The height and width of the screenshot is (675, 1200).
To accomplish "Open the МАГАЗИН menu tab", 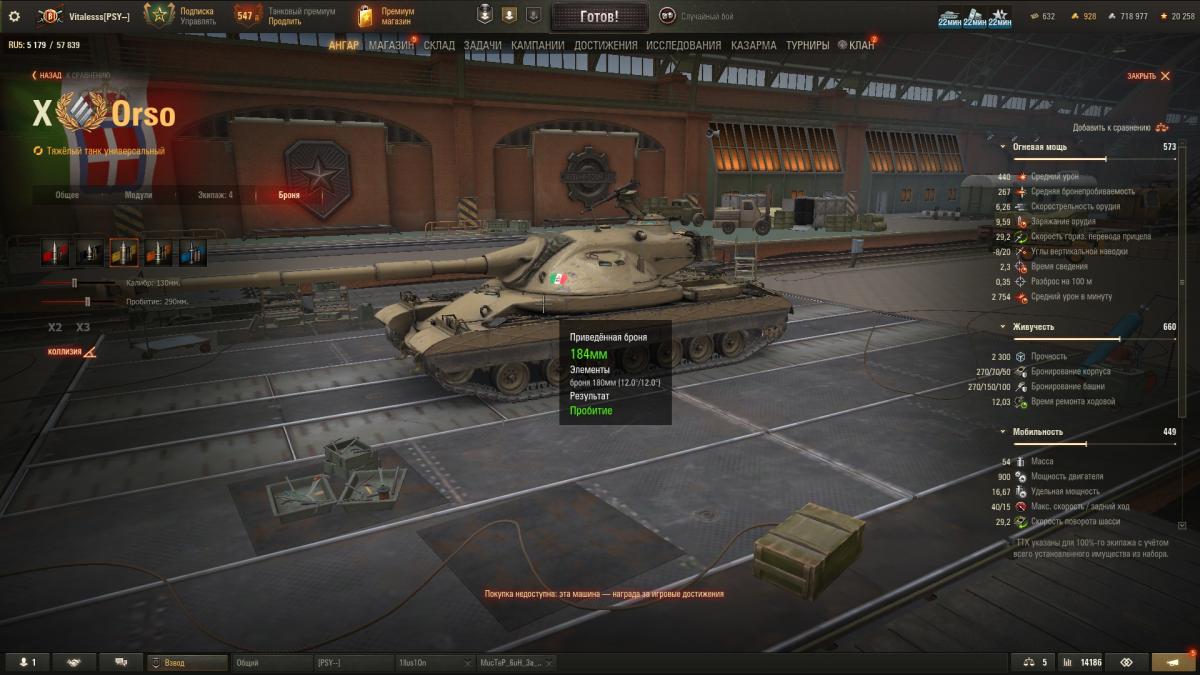I will [390, 46].
